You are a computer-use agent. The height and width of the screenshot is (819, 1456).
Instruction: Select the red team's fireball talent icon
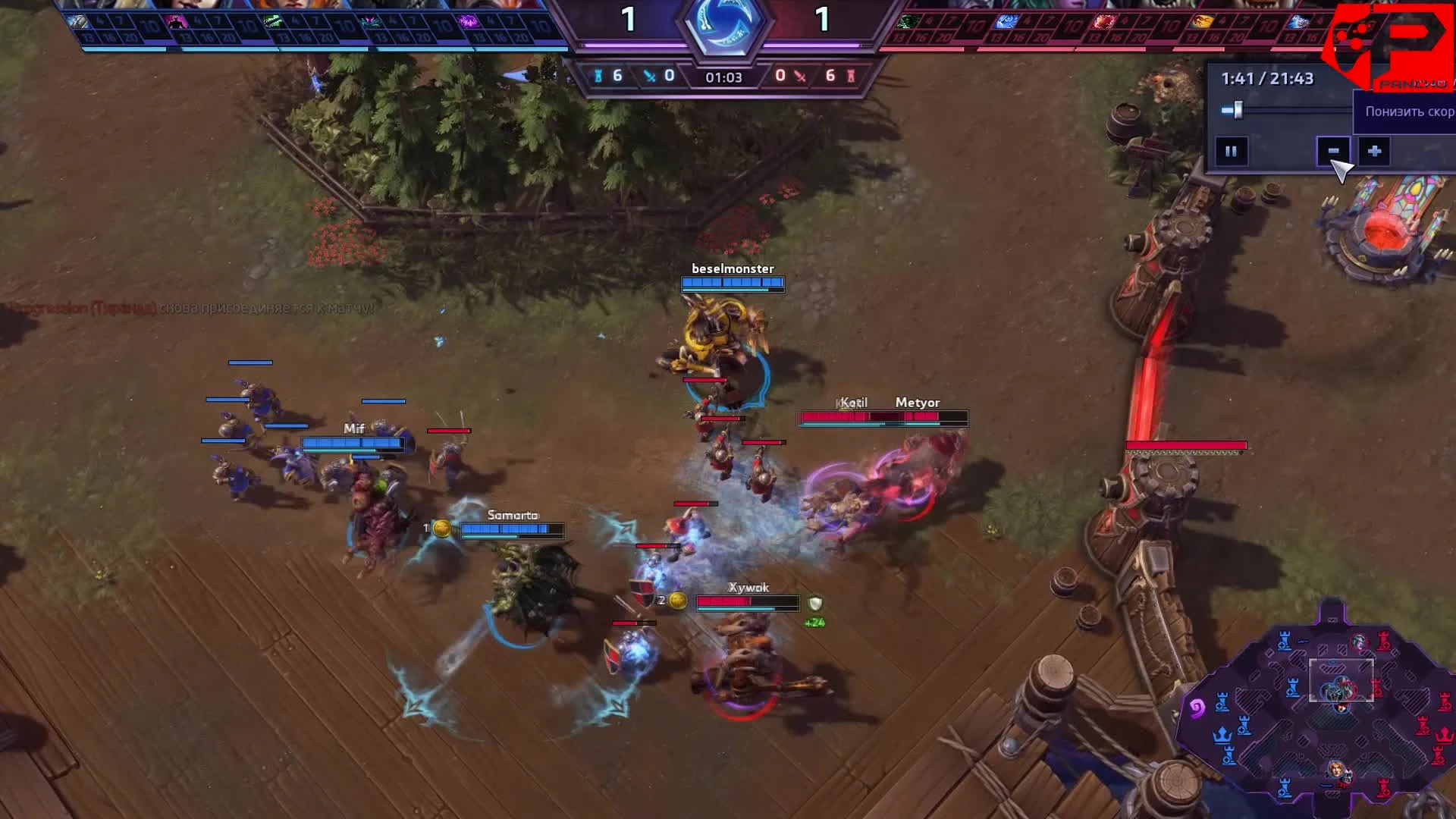[x=1103, y=23]
